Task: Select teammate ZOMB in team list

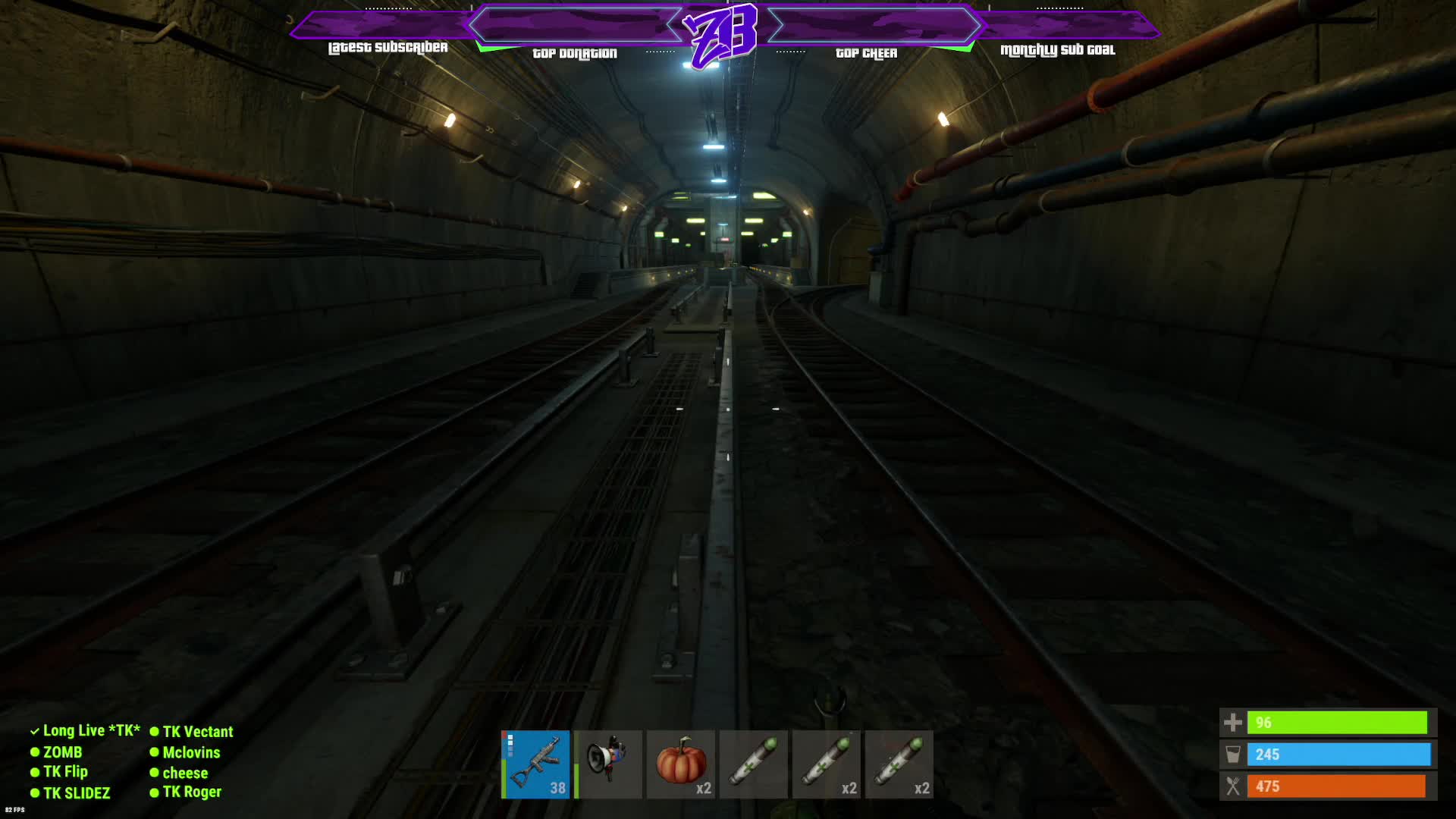Action: click(x=62, y=752)
